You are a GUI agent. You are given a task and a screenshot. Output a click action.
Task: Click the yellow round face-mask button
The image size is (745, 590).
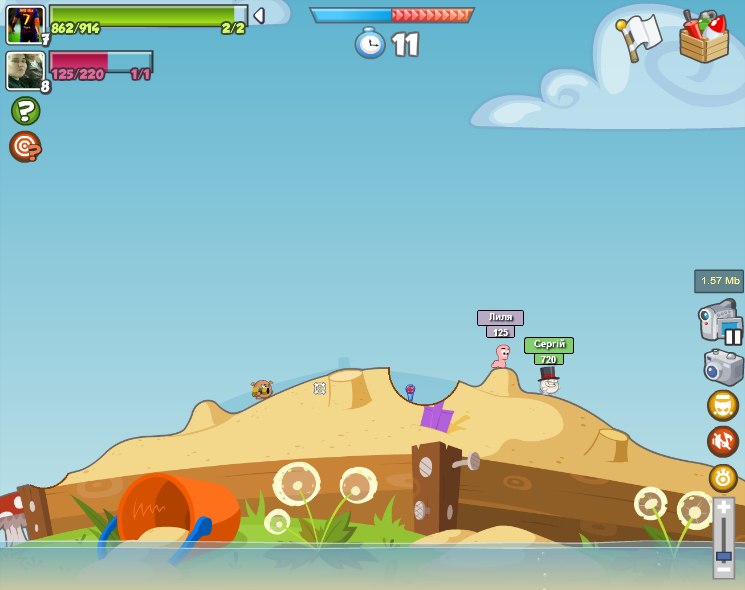click(722, 405)
